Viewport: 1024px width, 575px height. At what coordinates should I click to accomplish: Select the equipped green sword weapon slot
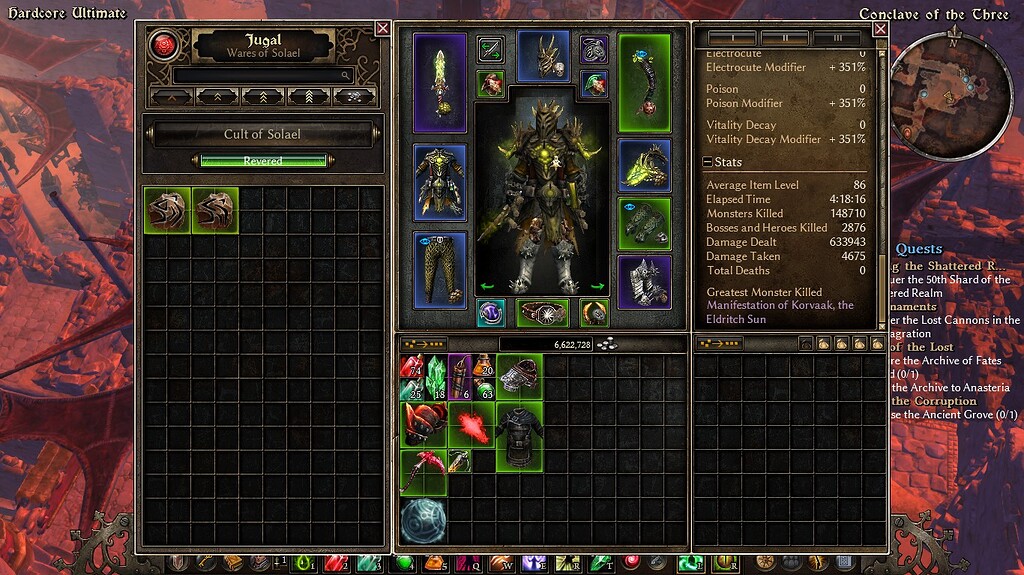[x=440, y=83]
